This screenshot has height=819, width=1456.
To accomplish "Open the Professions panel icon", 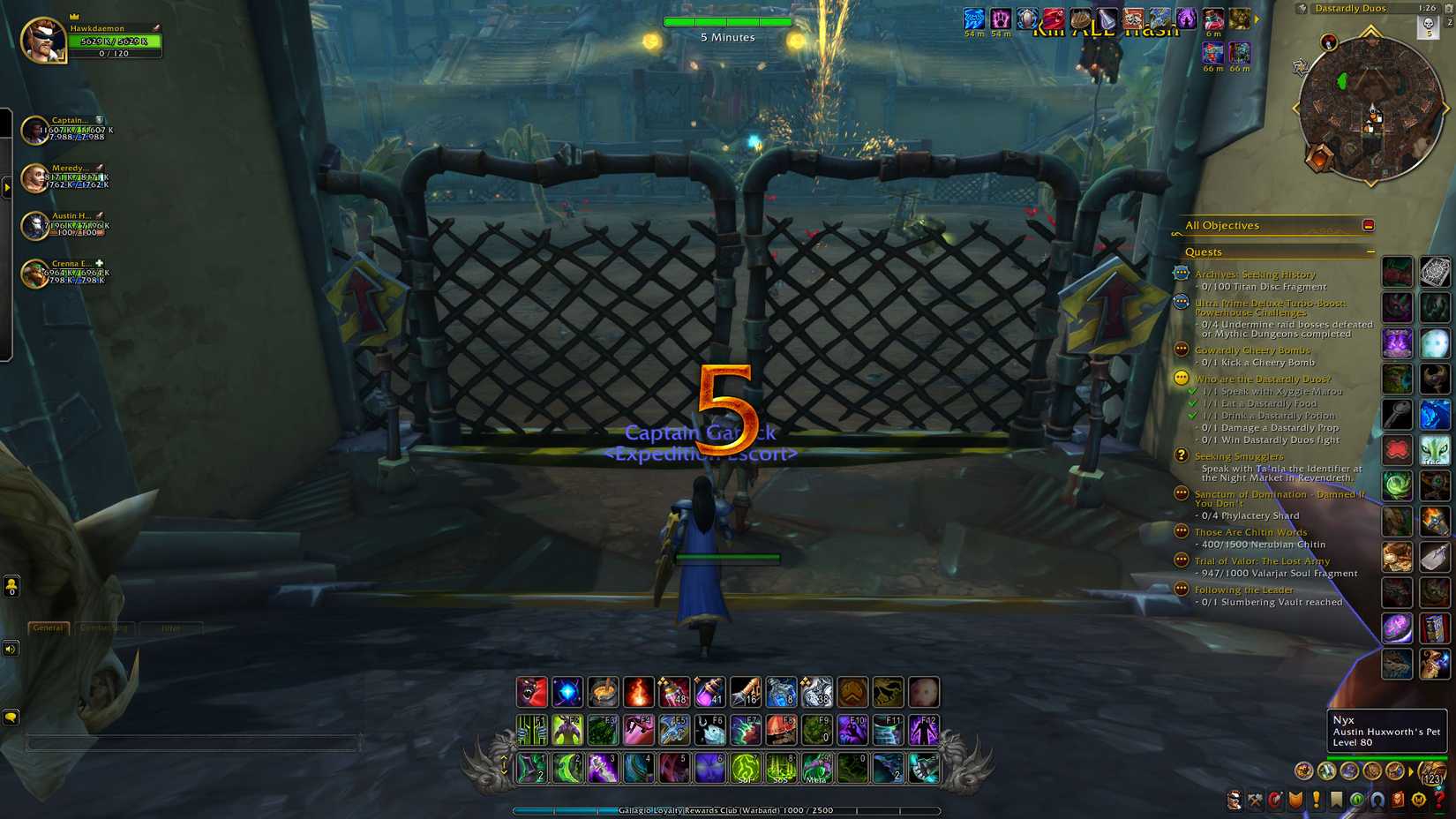I will (1254, 800).
